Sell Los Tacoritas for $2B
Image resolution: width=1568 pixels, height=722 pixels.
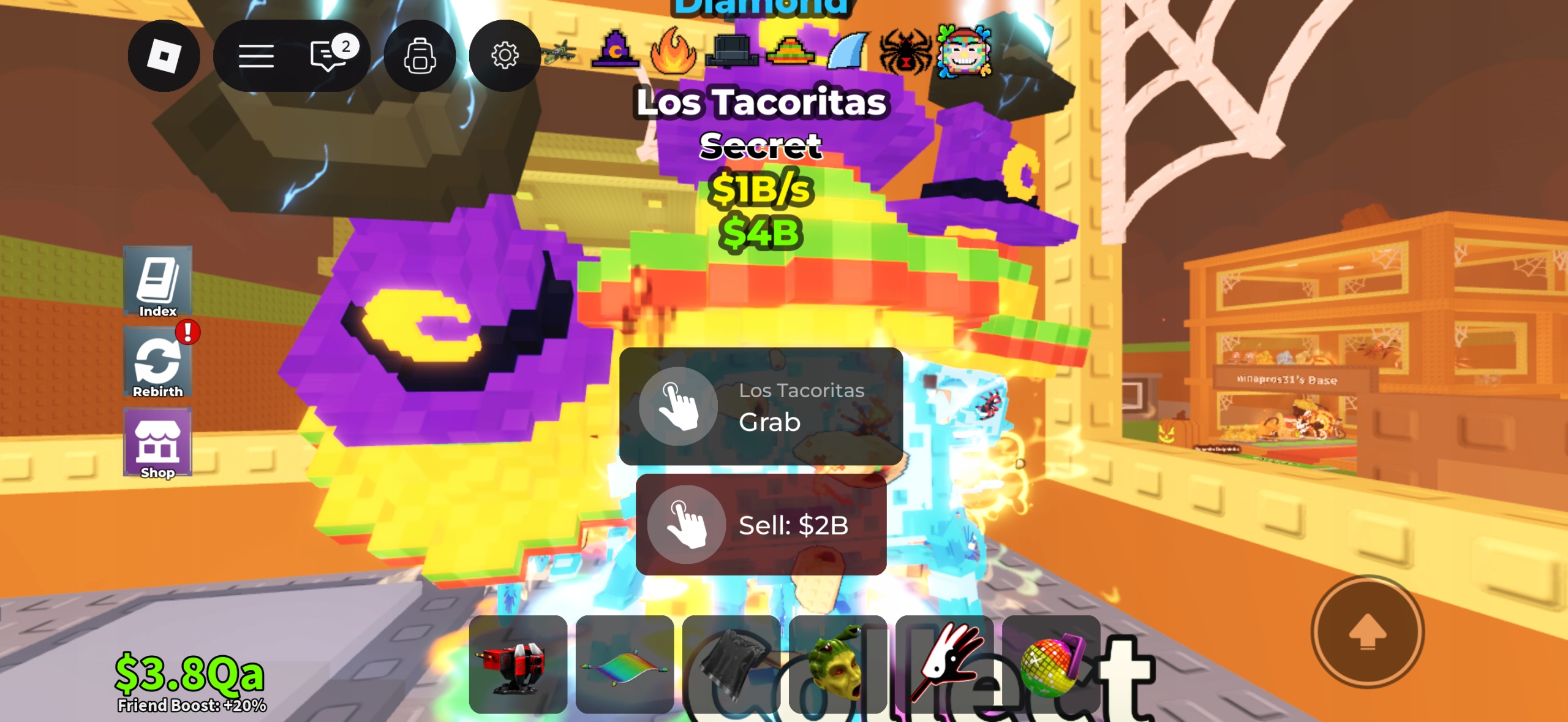click(x=762, y=525)
